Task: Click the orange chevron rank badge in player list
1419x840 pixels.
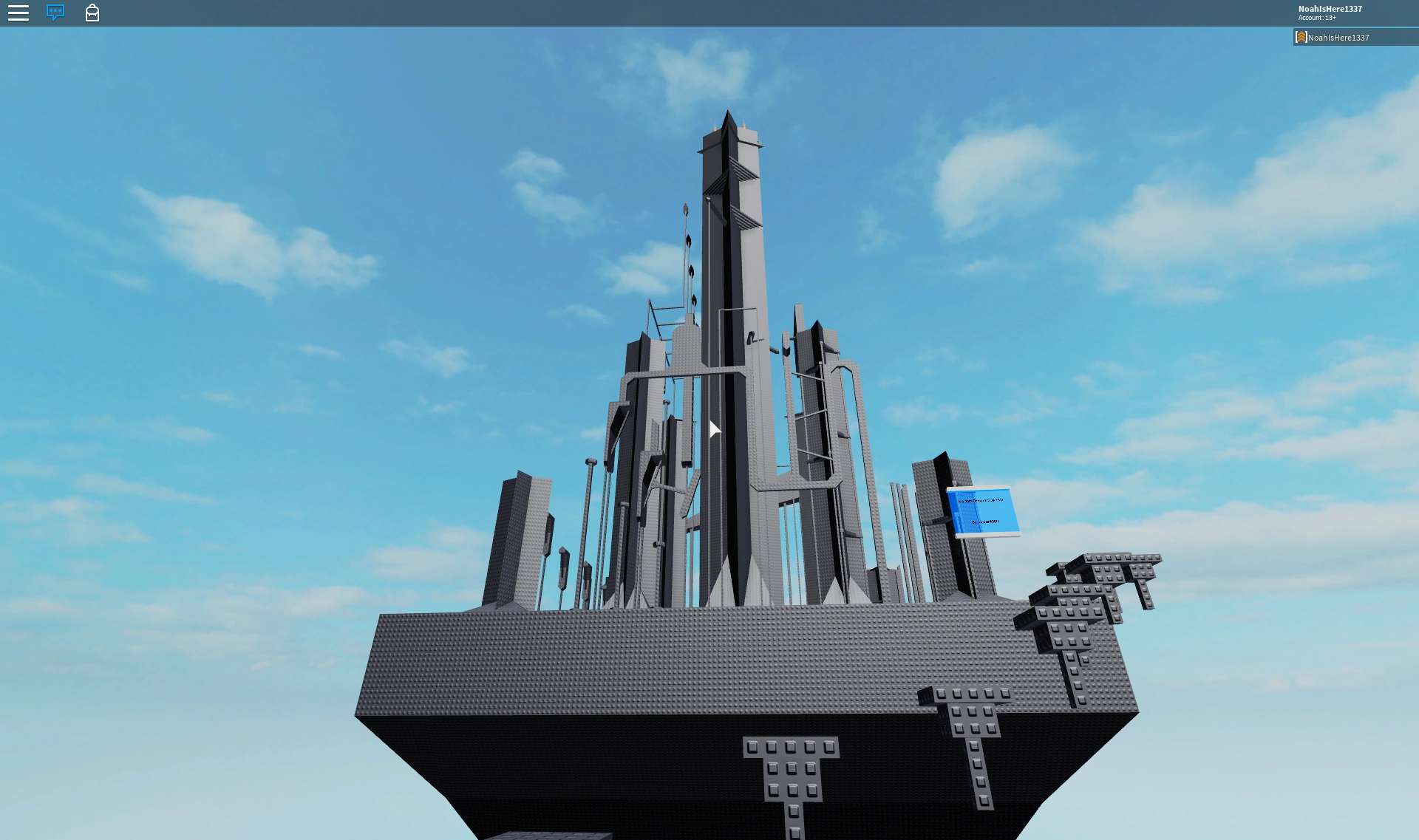Action: pyautogui.click(x=1301, y=36)
